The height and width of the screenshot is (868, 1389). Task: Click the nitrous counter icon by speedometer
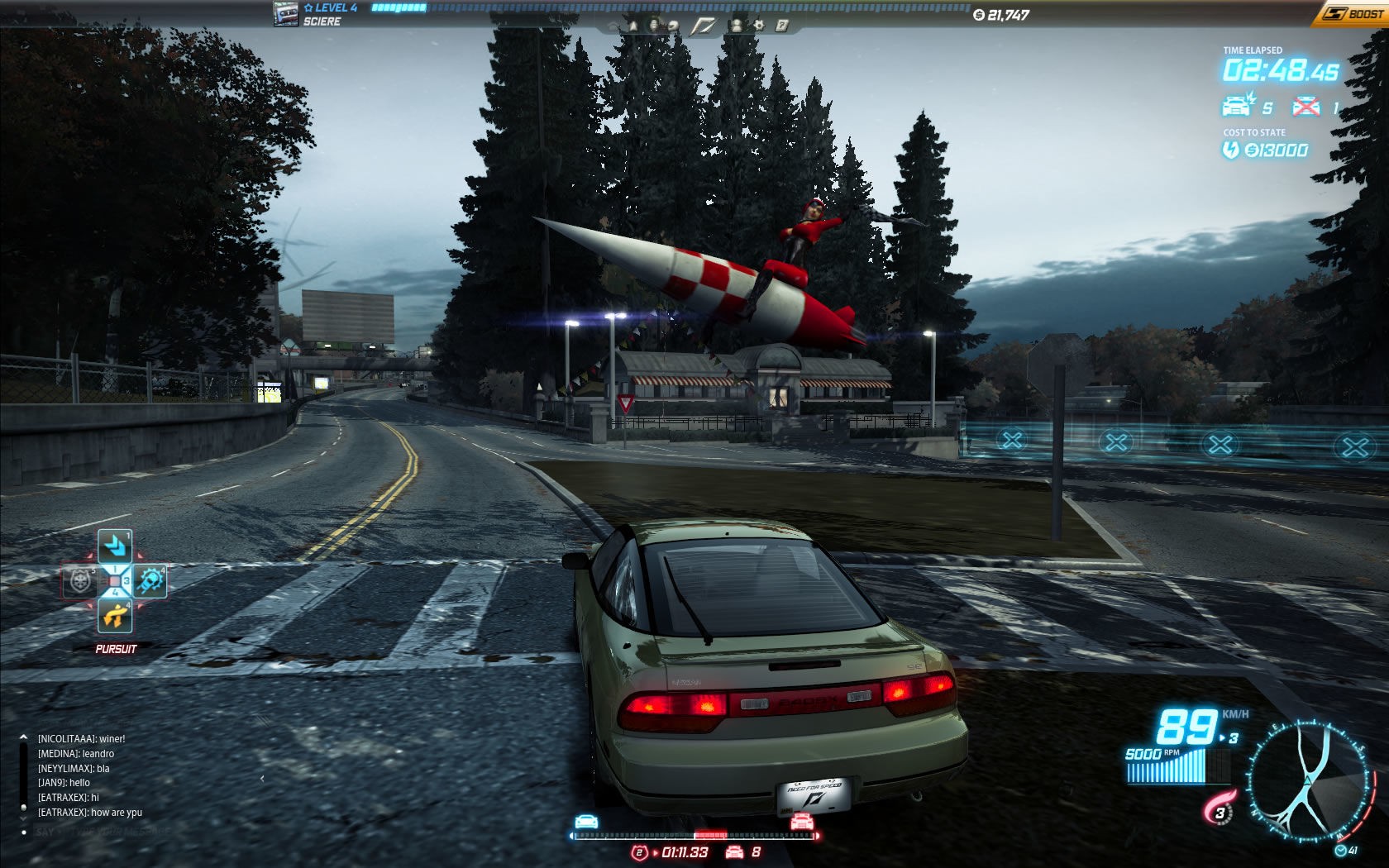click(1219, 808)
